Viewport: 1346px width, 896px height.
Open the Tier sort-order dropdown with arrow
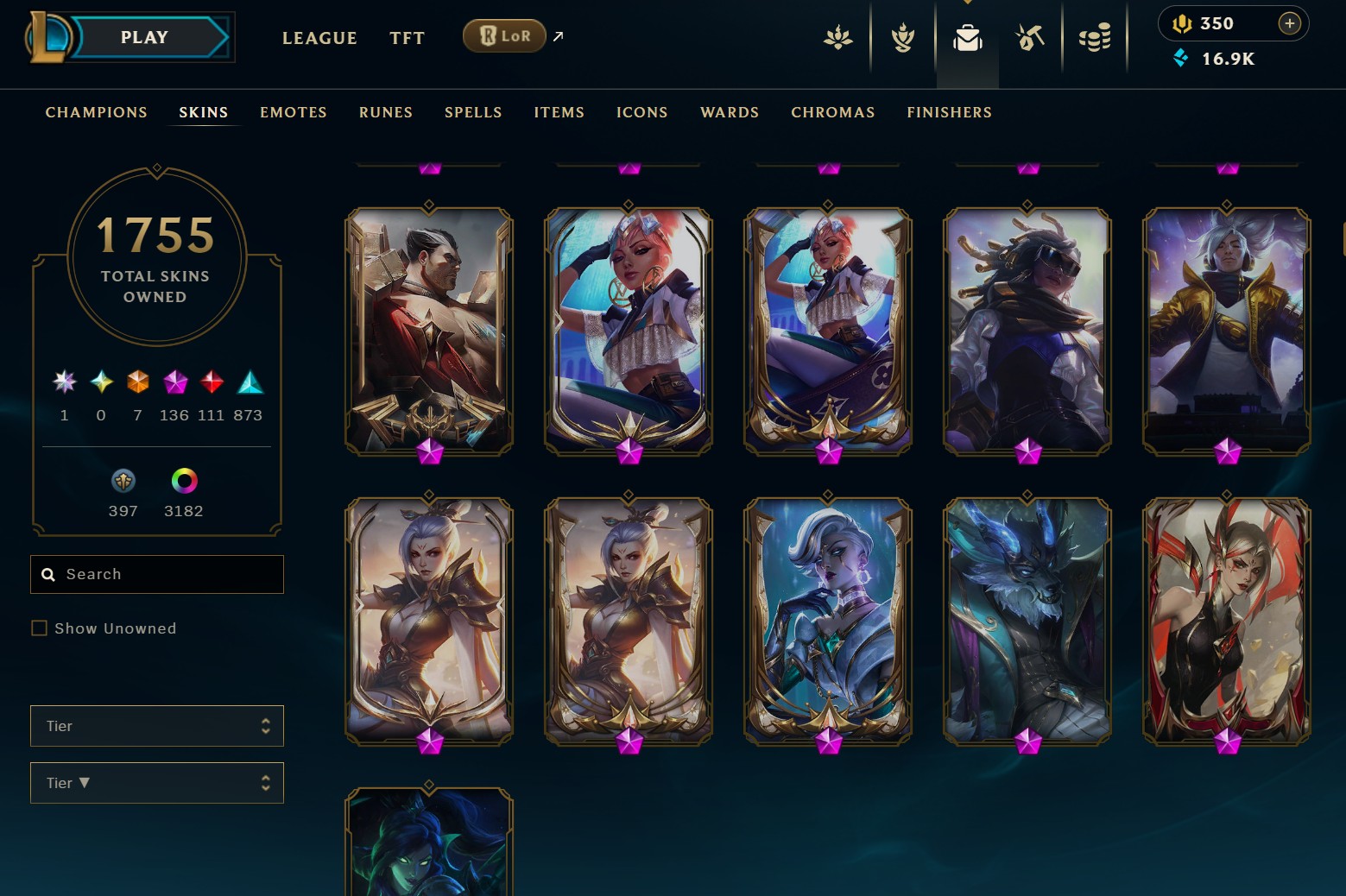(x=156, y=783)
